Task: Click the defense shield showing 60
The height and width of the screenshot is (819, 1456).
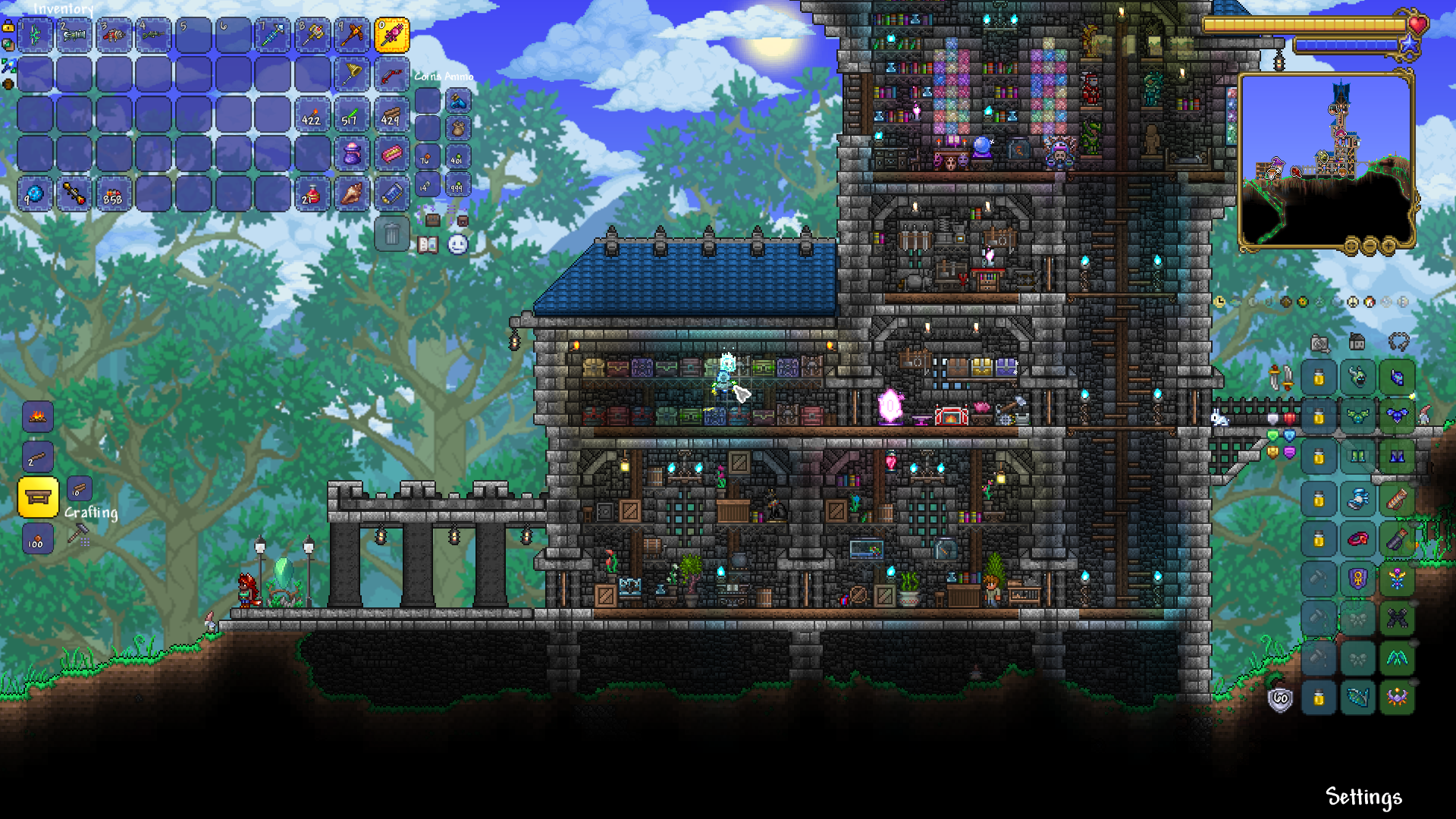Action: click(x=1280, y=698)
